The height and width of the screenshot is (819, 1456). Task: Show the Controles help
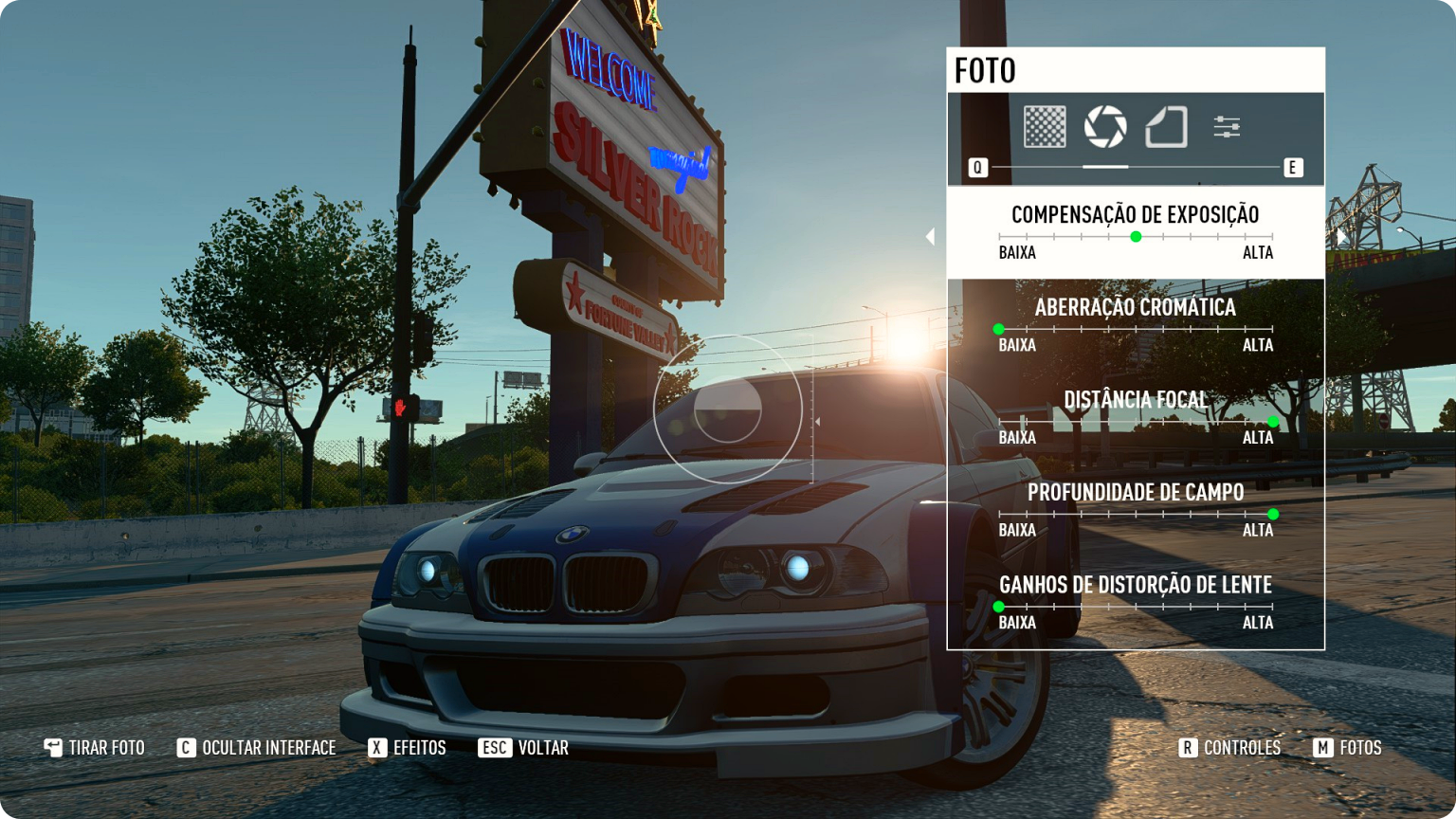[1230, 748]
